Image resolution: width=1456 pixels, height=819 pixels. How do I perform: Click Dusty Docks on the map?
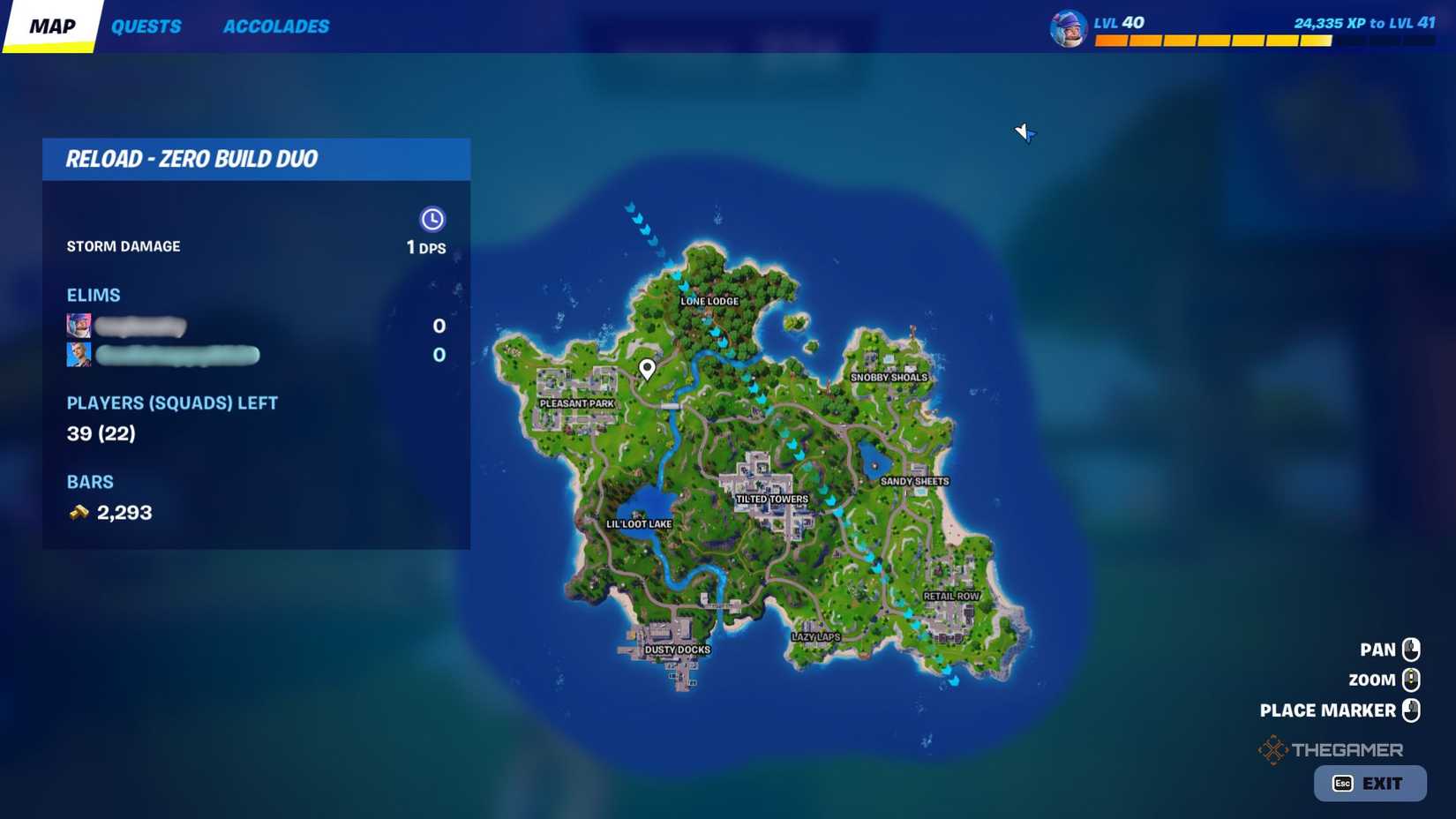(679, 650)
